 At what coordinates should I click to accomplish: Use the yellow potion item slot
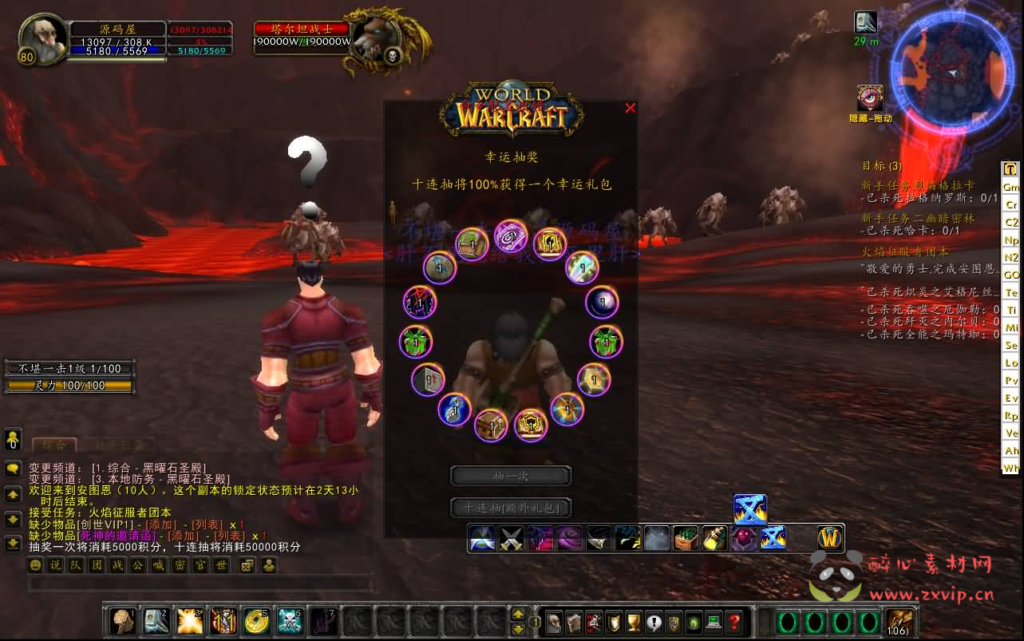(x=714, y=539)
